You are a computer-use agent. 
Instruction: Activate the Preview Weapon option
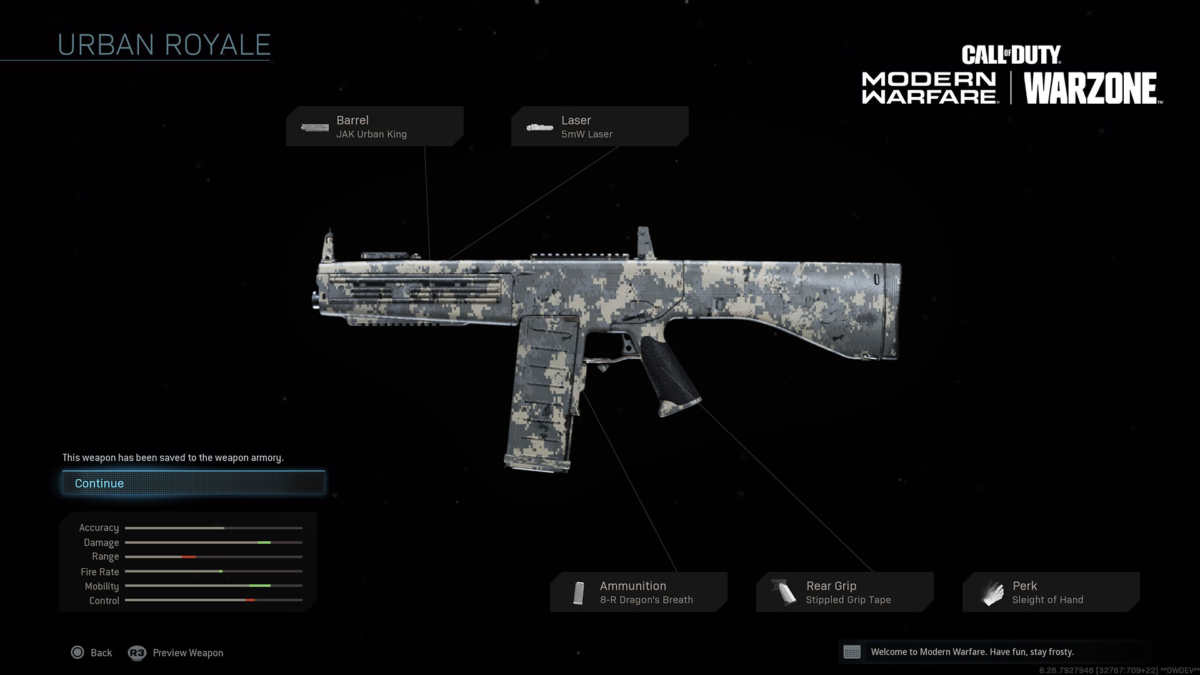point(176,653)
